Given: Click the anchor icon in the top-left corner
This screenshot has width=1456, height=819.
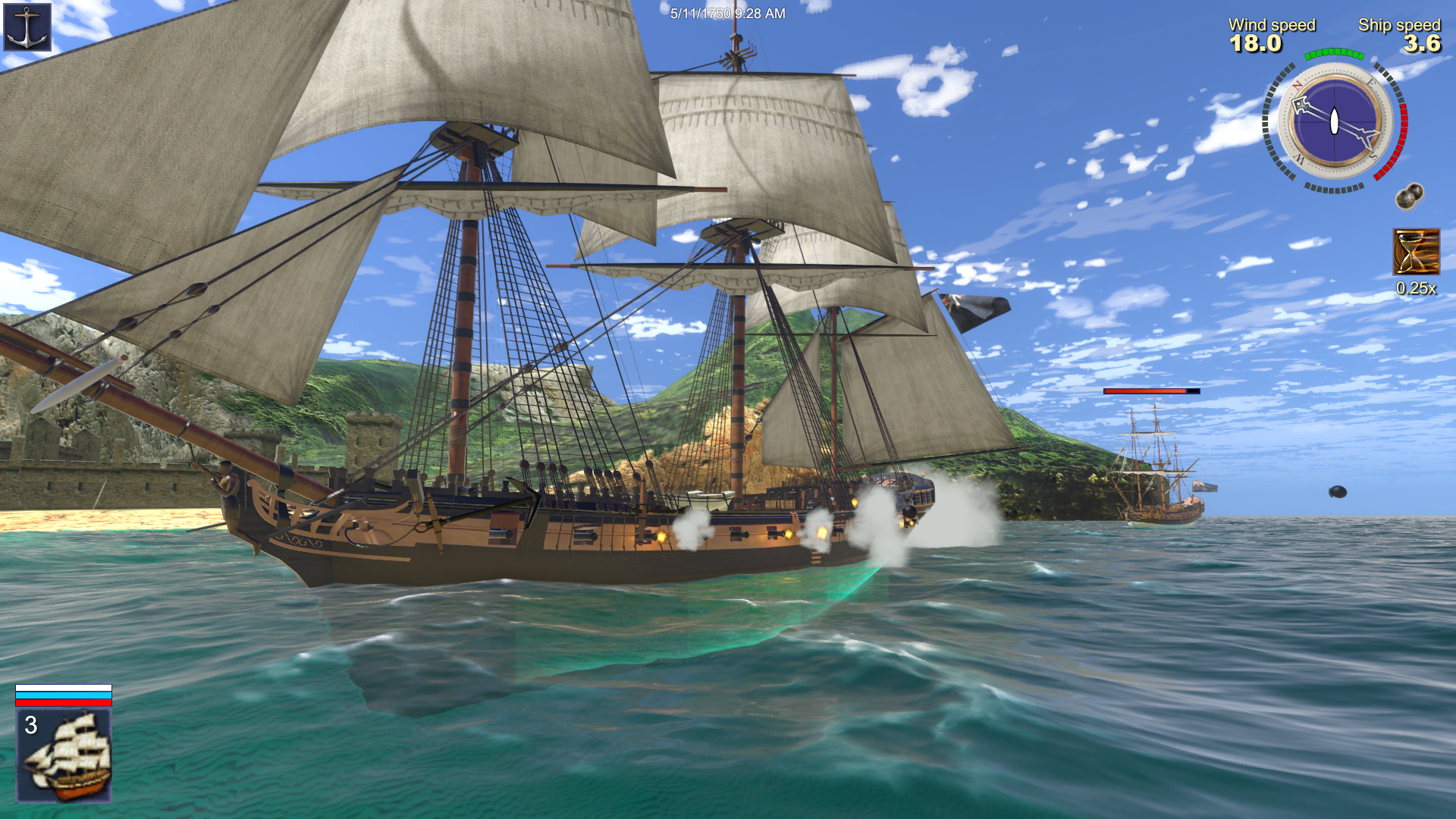Looking at the screenshot, I should pos(26,26).
